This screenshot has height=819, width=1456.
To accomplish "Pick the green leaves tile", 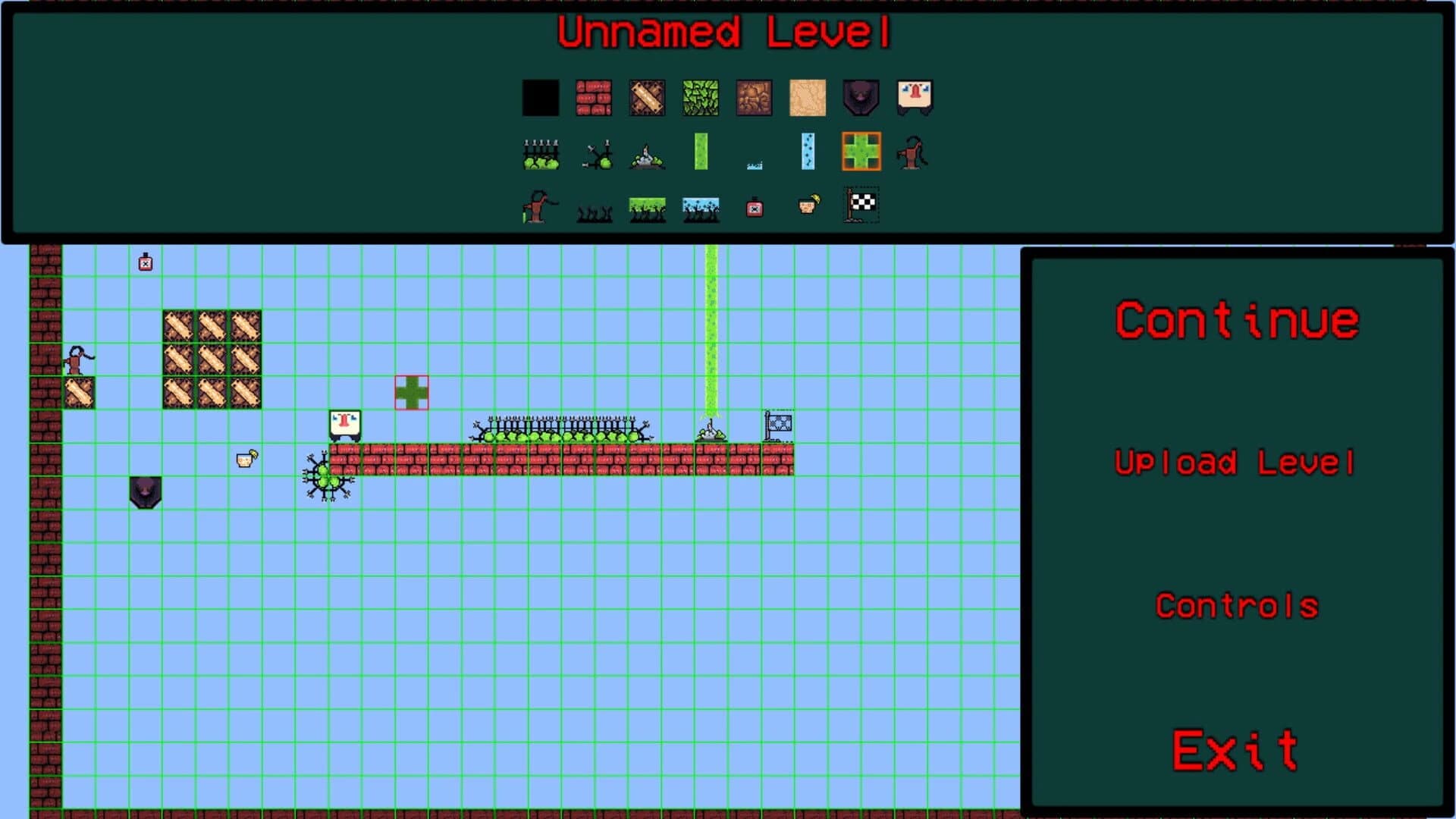I will [x=701, y=98].
